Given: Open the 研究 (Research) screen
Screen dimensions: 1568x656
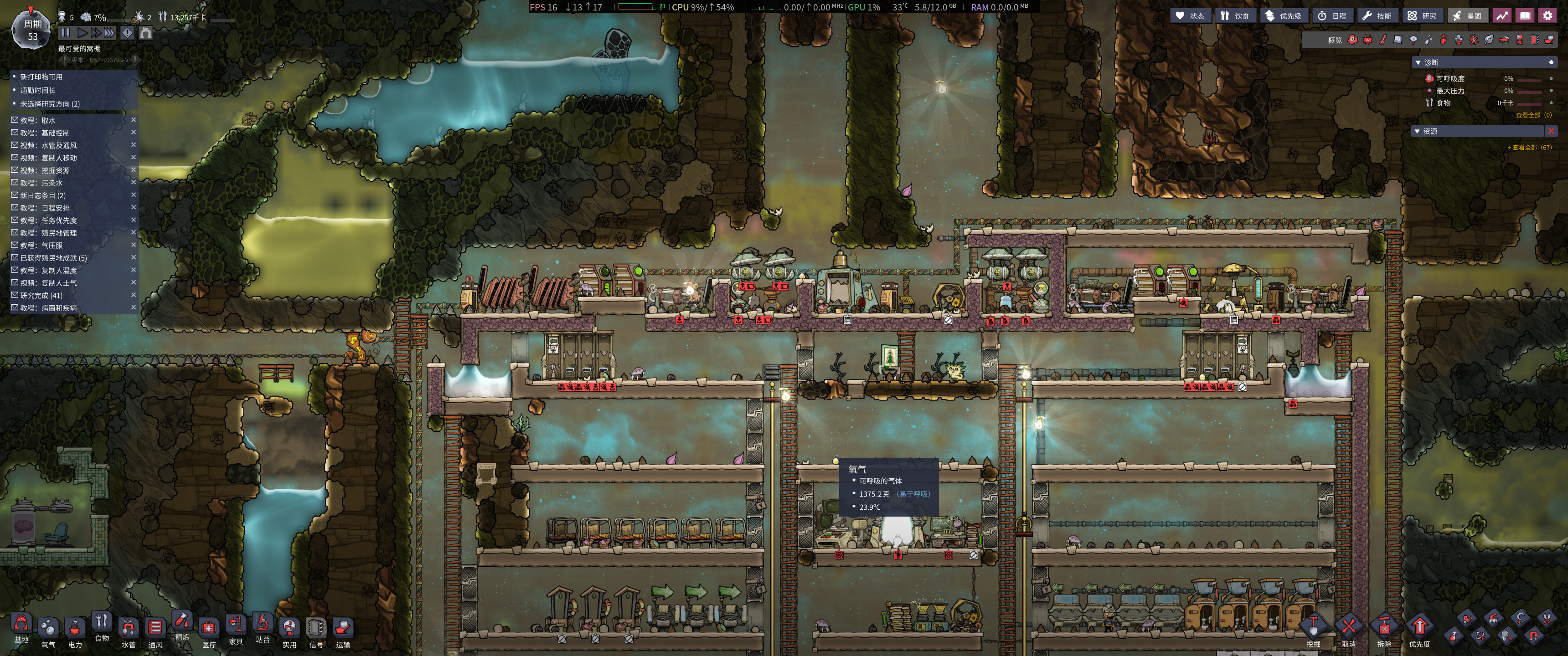Looking at the screenshot, I should (x=1422, y=16).
